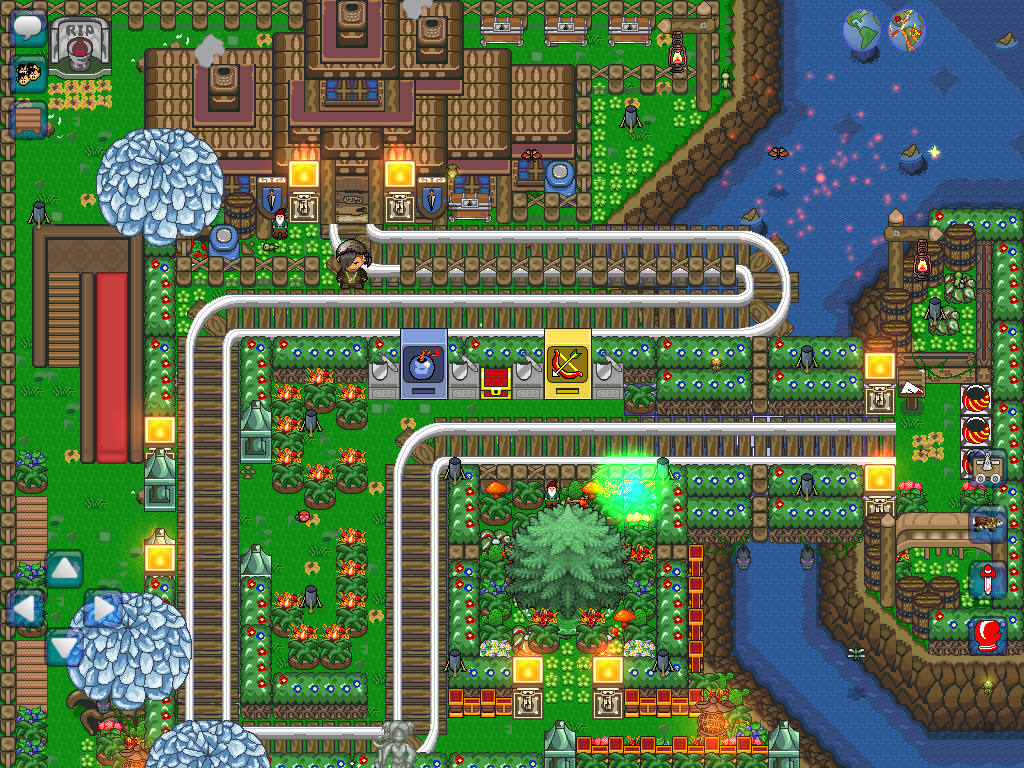Click the burning globe icon

[907, 31]
